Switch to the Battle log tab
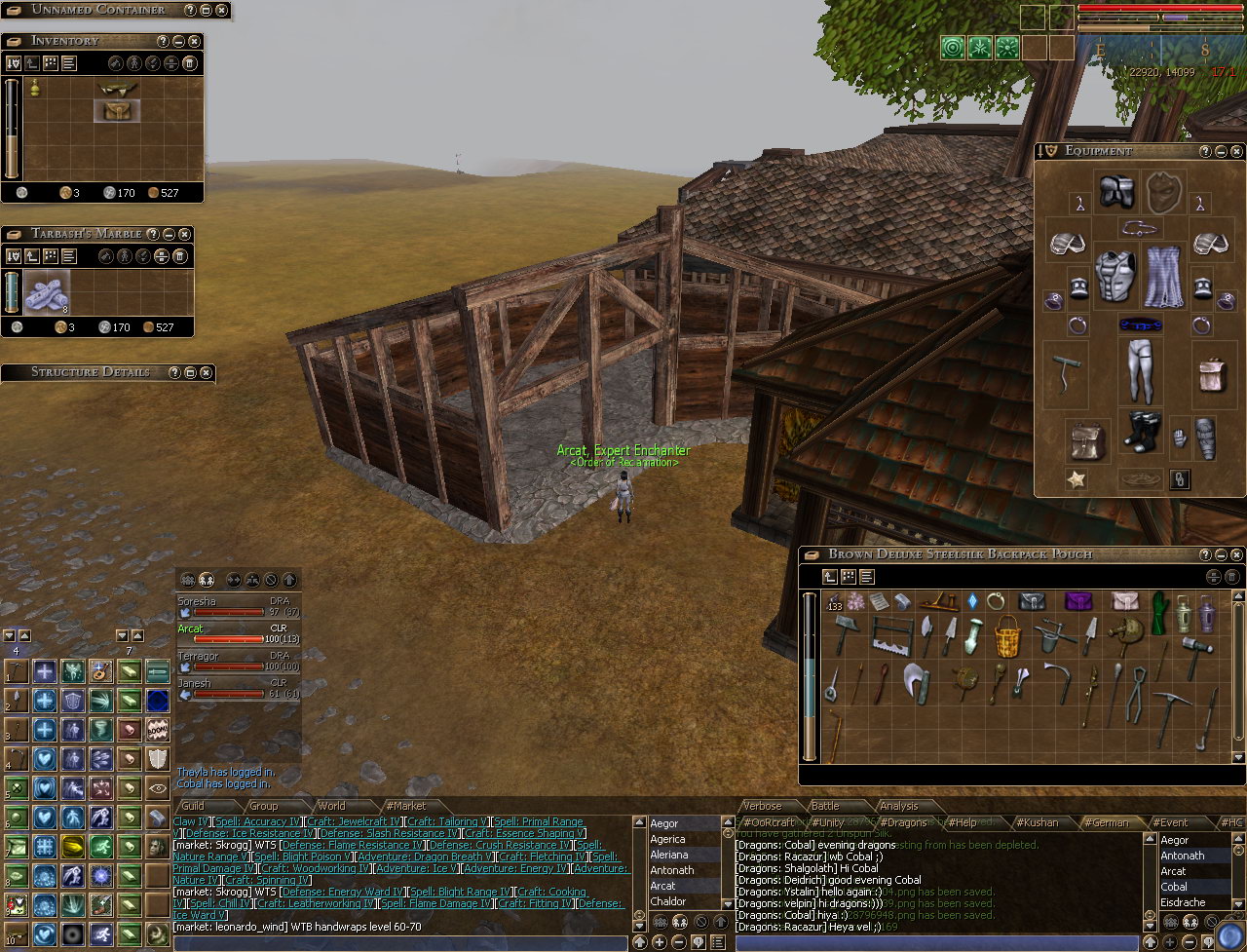This screenshot has height=952, width=1247. point(825,806)
